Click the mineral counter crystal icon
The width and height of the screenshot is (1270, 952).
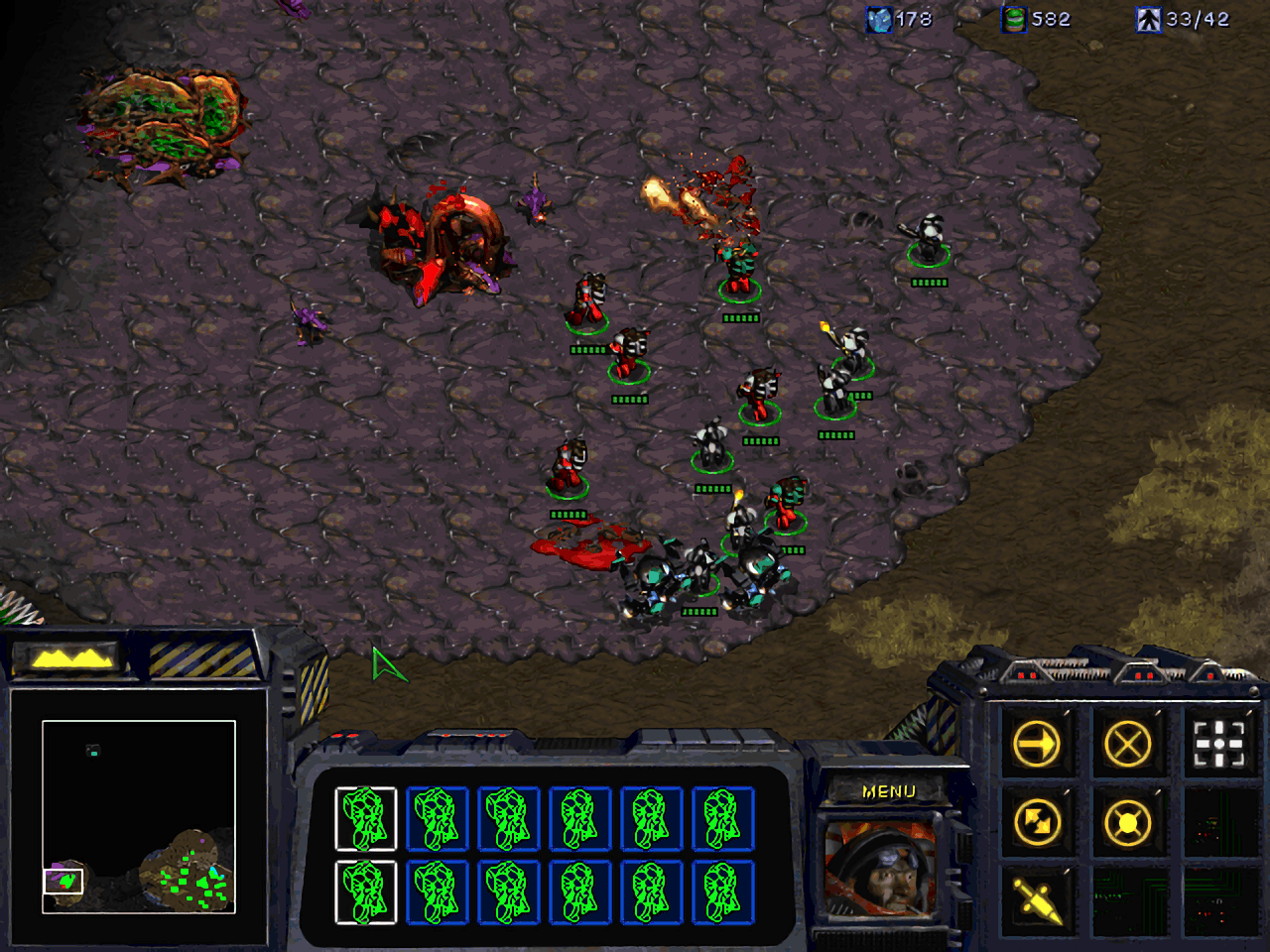pos(877,18)
